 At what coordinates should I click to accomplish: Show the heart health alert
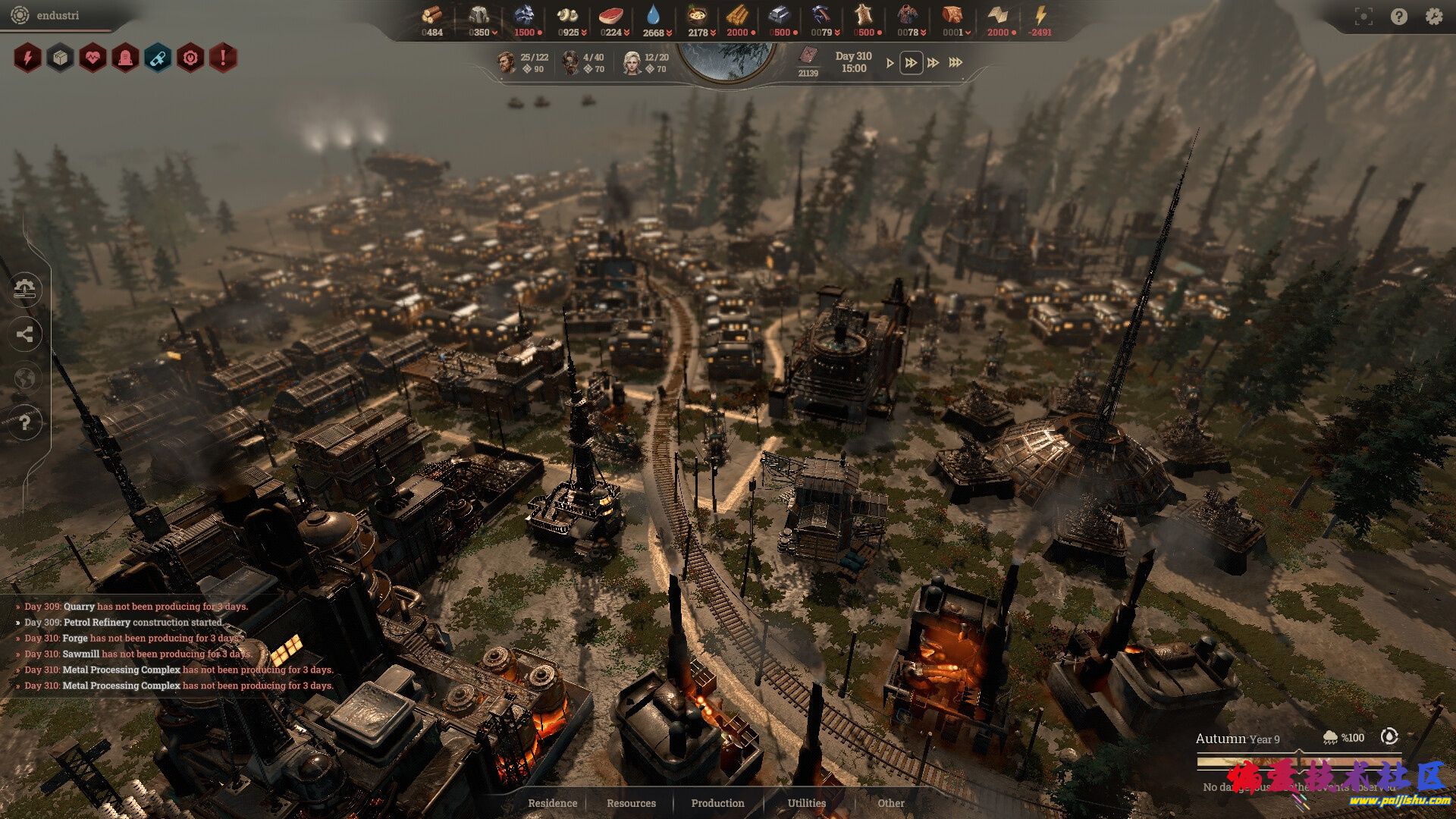coord(93,58)
